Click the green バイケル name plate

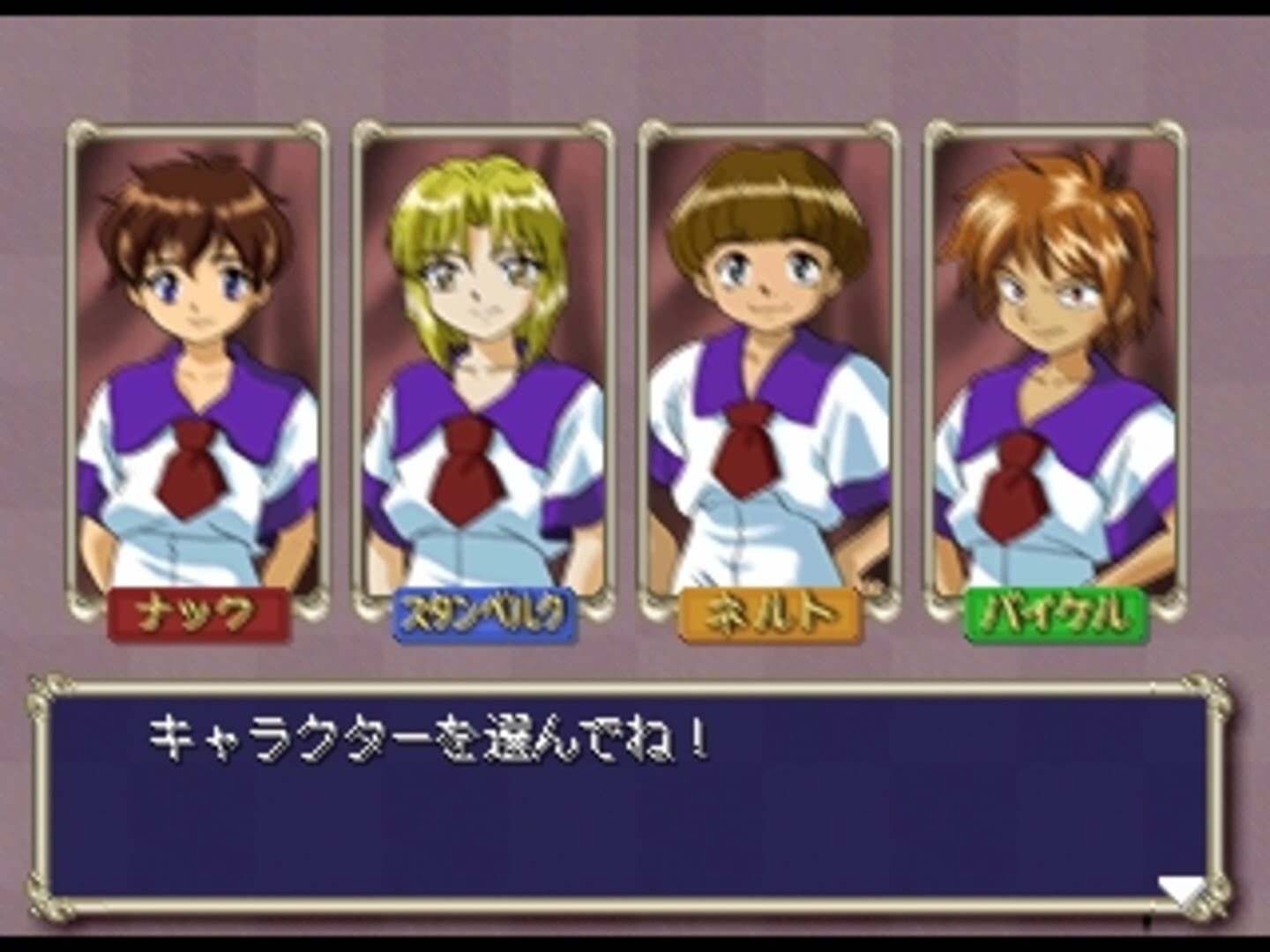[1055, 614]
